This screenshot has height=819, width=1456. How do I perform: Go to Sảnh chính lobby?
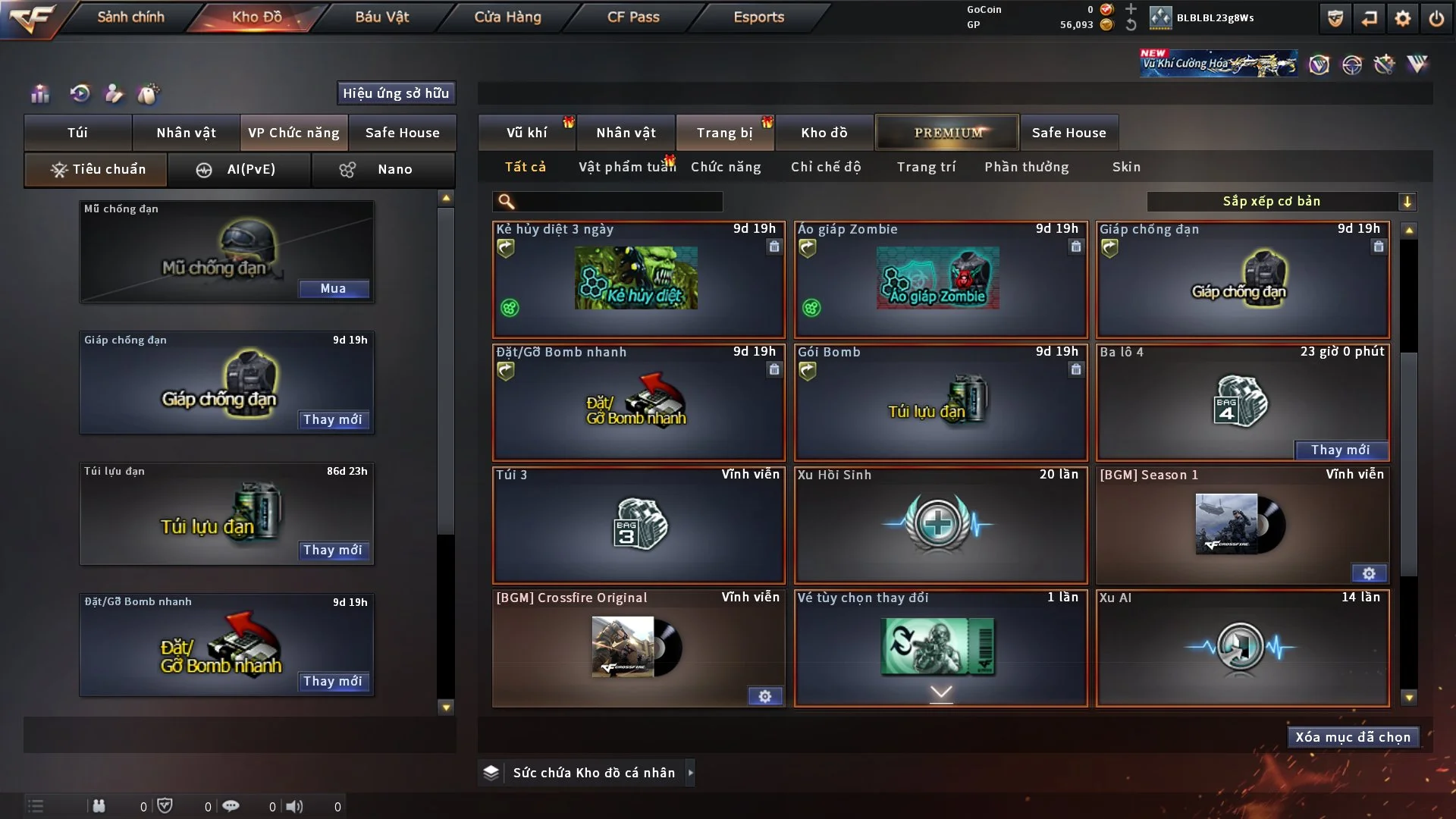(x=130, y=17)
